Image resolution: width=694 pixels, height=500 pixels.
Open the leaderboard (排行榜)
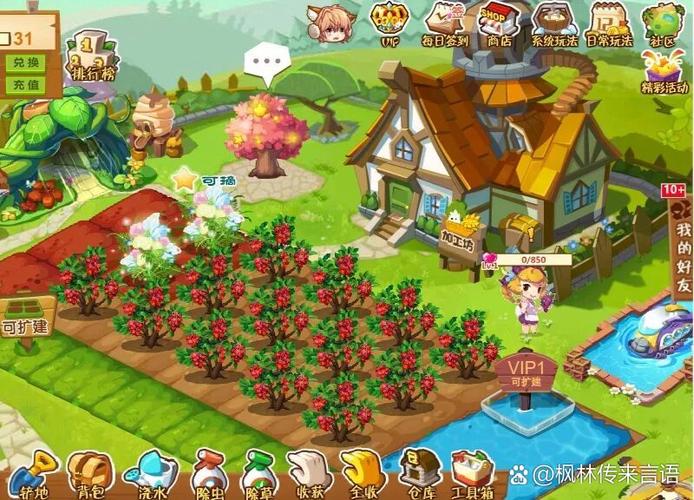pos(92,56)
